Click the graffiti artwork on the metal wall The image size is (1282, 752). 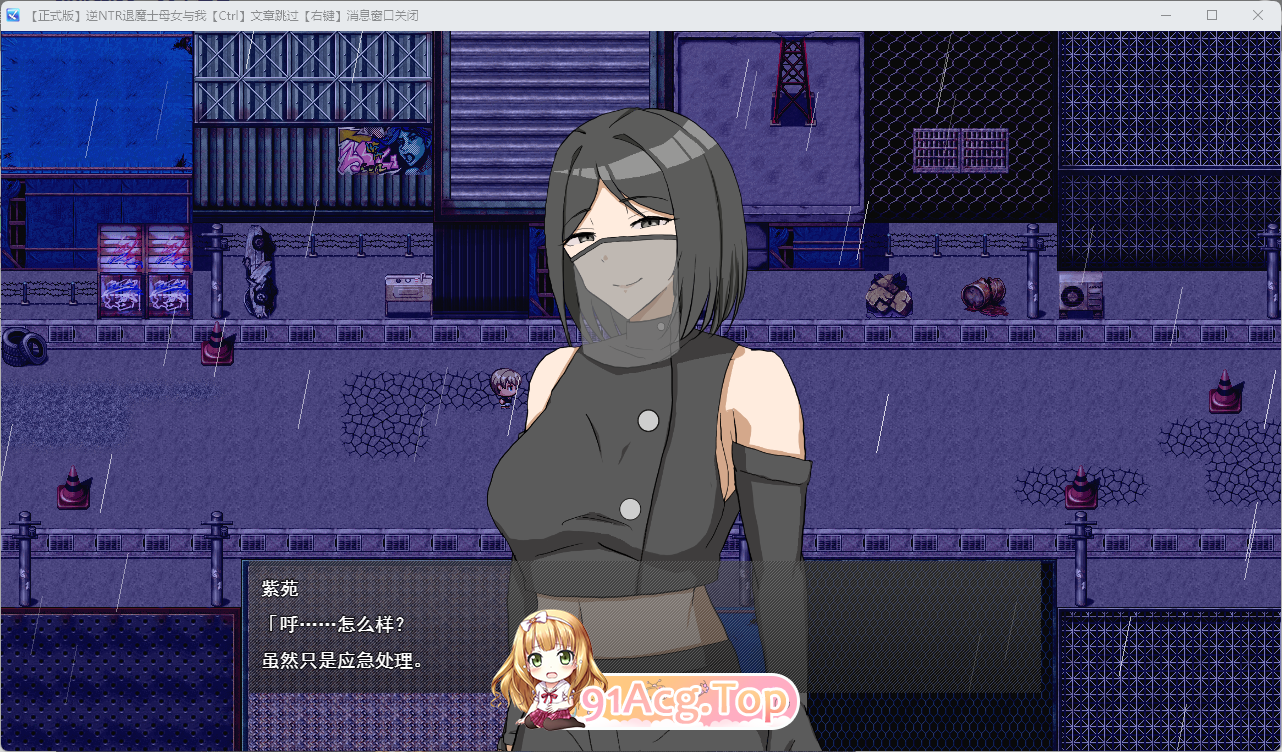(x=385, y=150)
